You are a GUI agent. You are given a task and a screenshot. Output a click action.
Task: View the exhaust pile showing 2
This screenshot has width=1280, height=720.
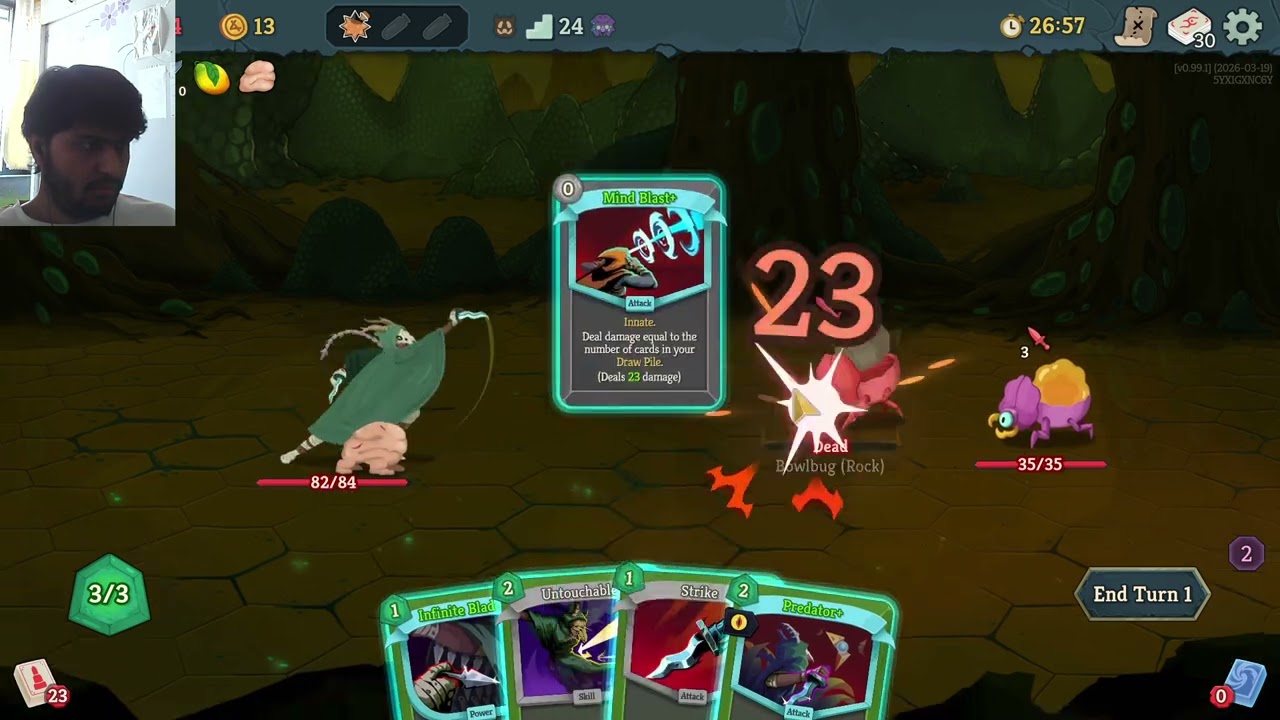pyautogui.click(x=1245, y=554)
